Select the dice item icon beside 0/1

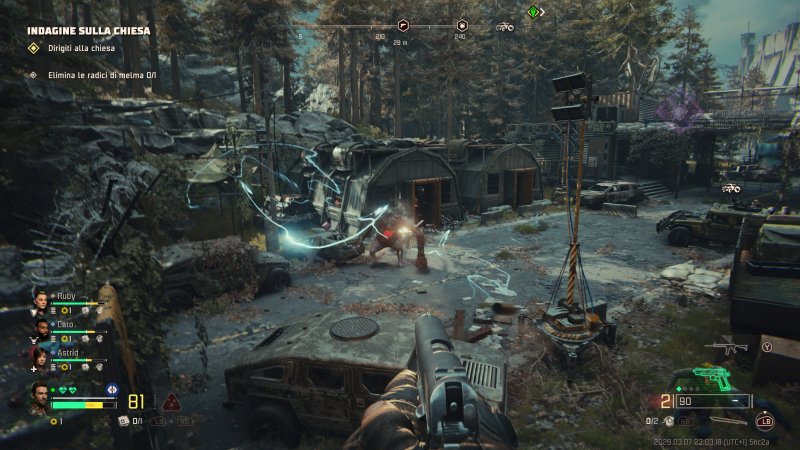click(x=123, y=421)
